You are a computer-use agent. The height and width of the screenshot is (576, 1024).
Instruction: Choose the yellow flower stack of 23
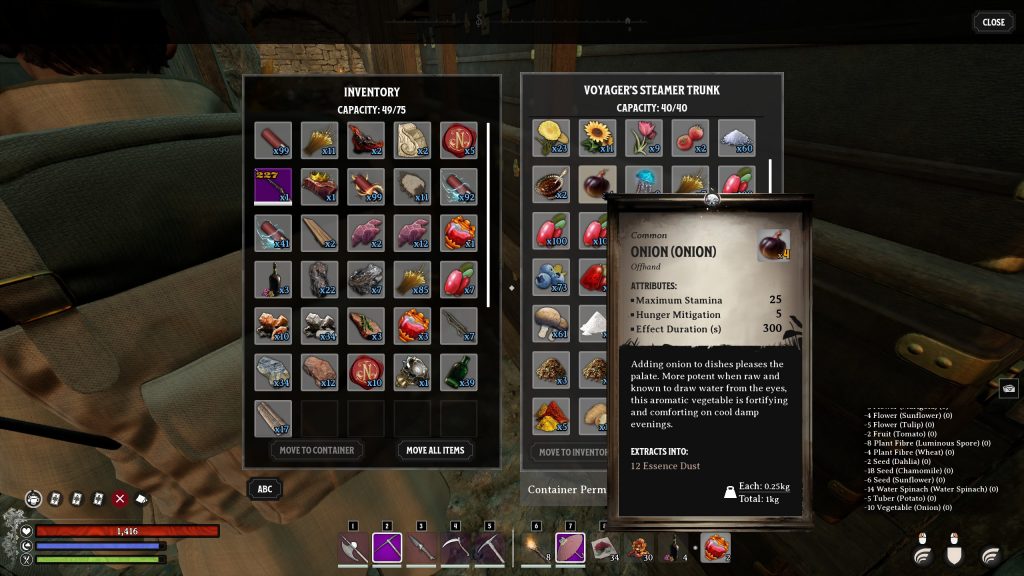[551, 138]
